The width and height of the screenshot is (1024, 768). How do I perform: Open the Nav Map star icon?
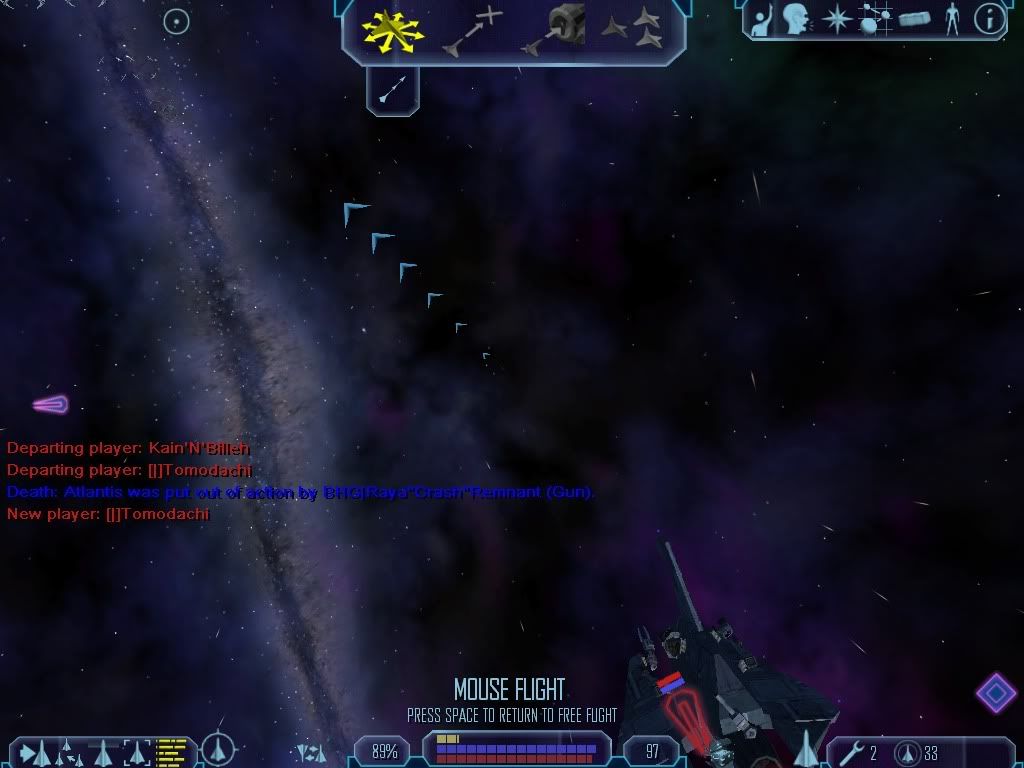pos(835,19)
